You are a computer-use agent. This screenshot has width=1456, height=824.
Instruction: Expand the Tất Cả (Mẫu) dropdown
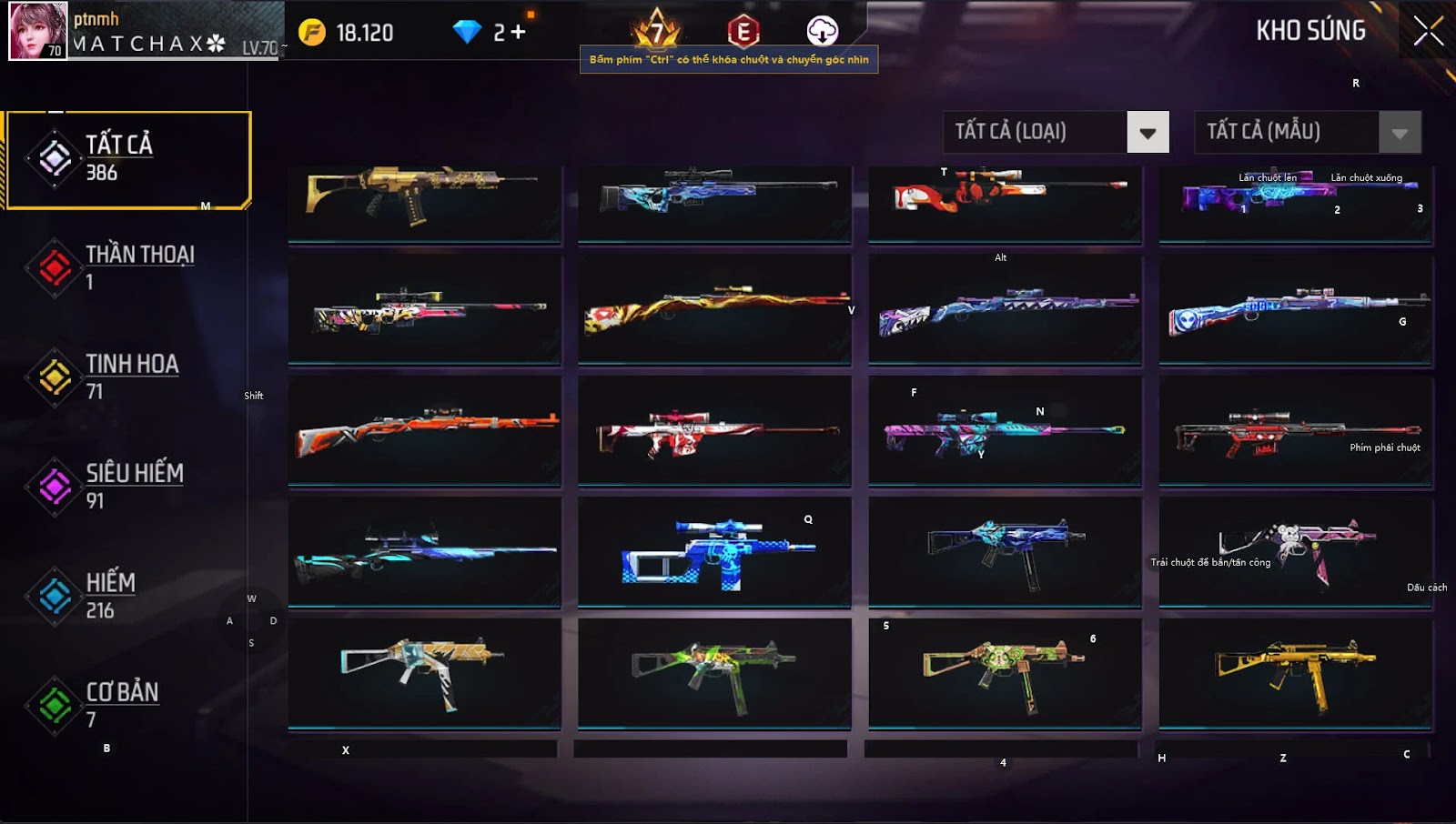1399,133
